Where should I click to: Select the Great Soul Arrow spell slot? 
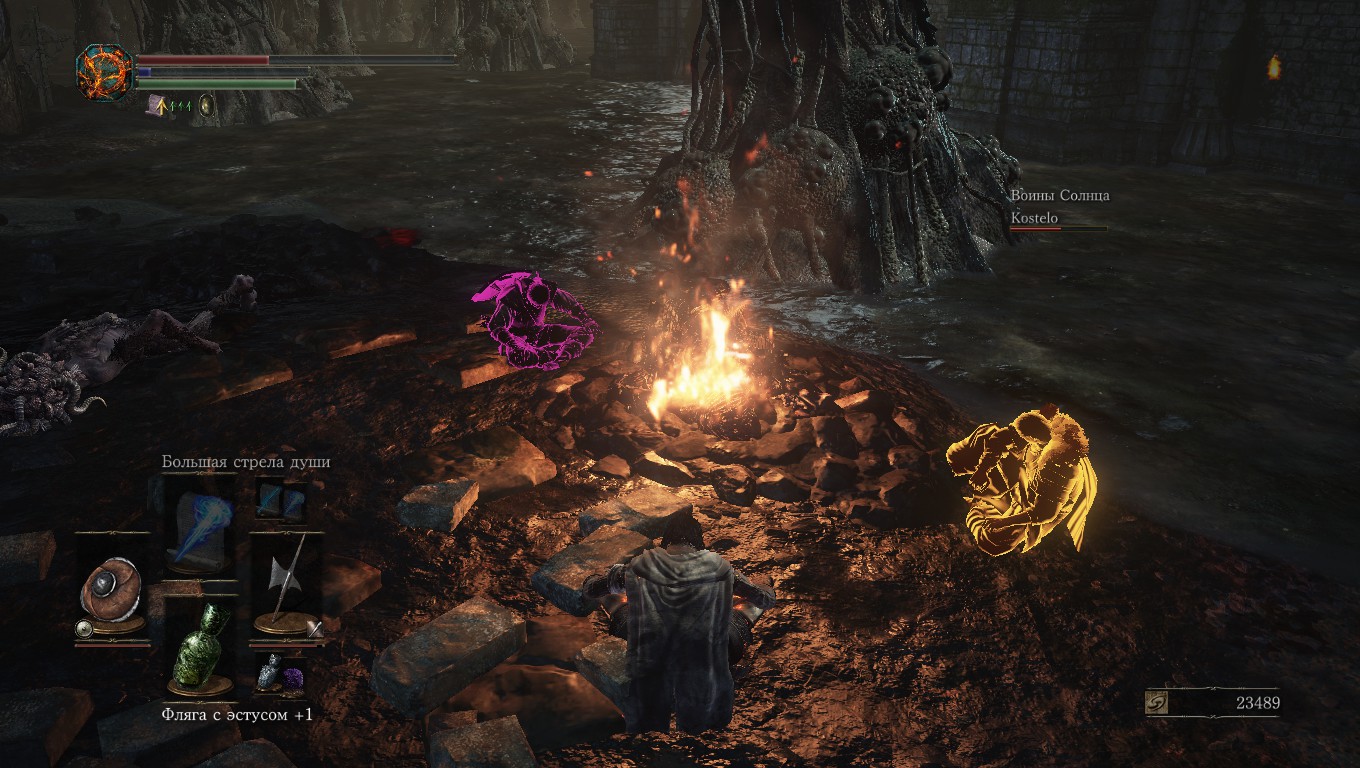point(200,521)
